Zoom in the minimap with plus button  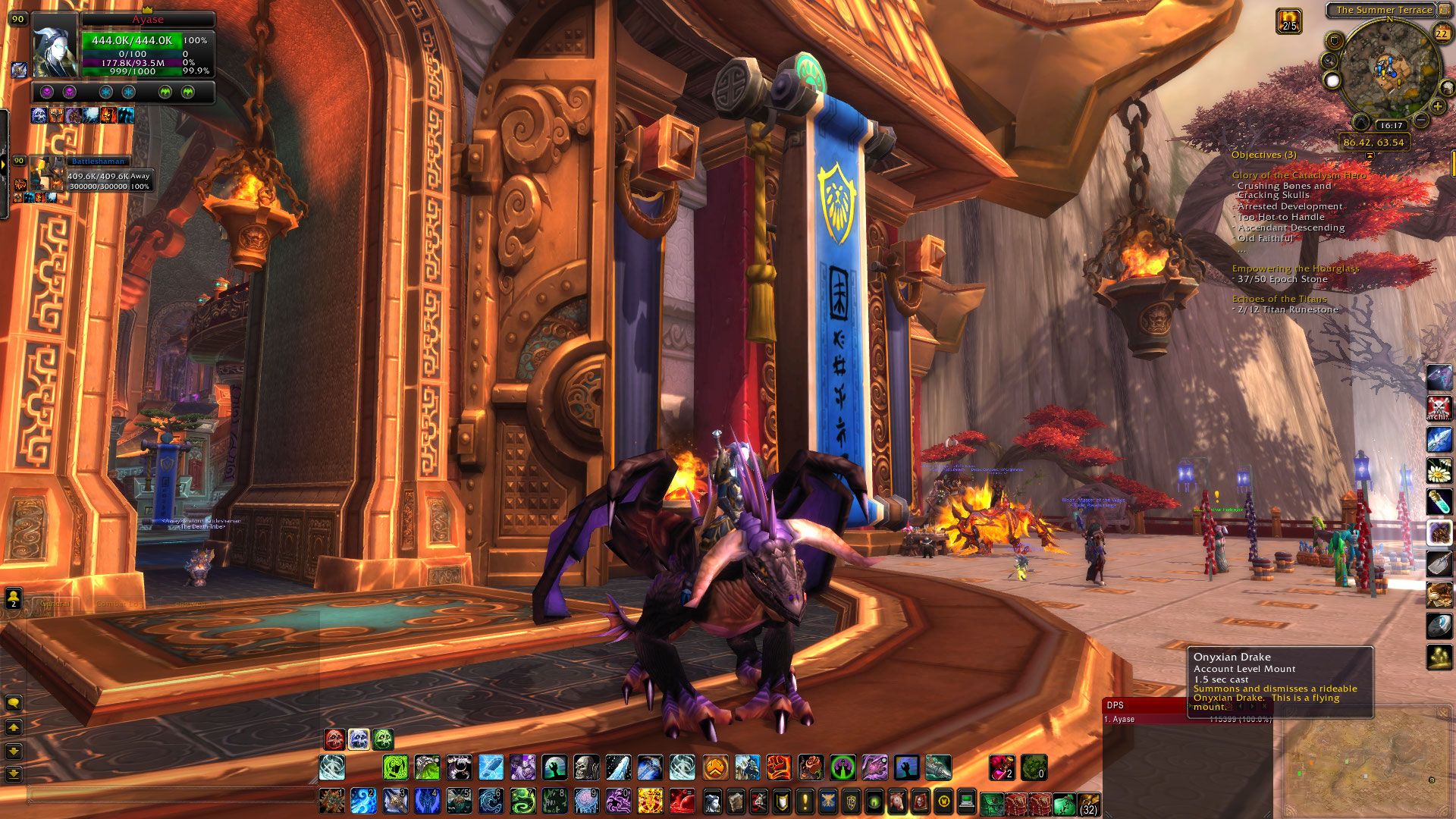1438,106
